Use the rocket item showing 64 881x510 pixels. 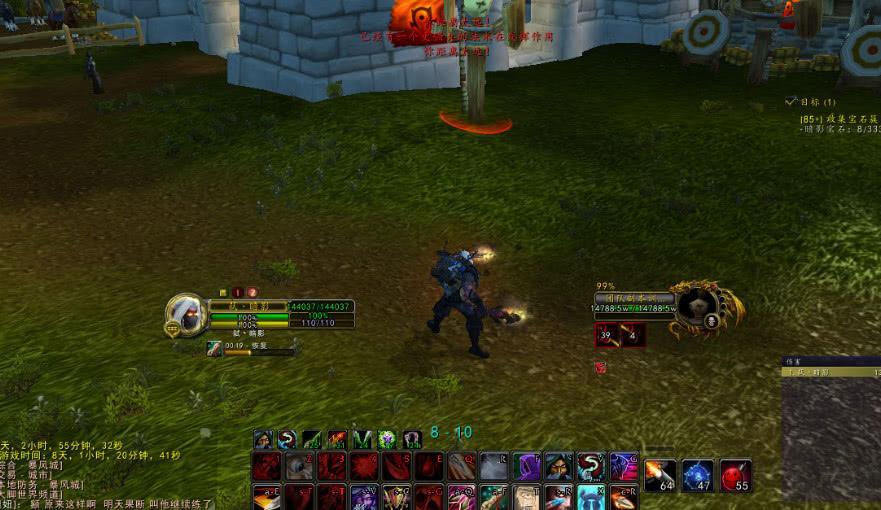pos(659,476)
